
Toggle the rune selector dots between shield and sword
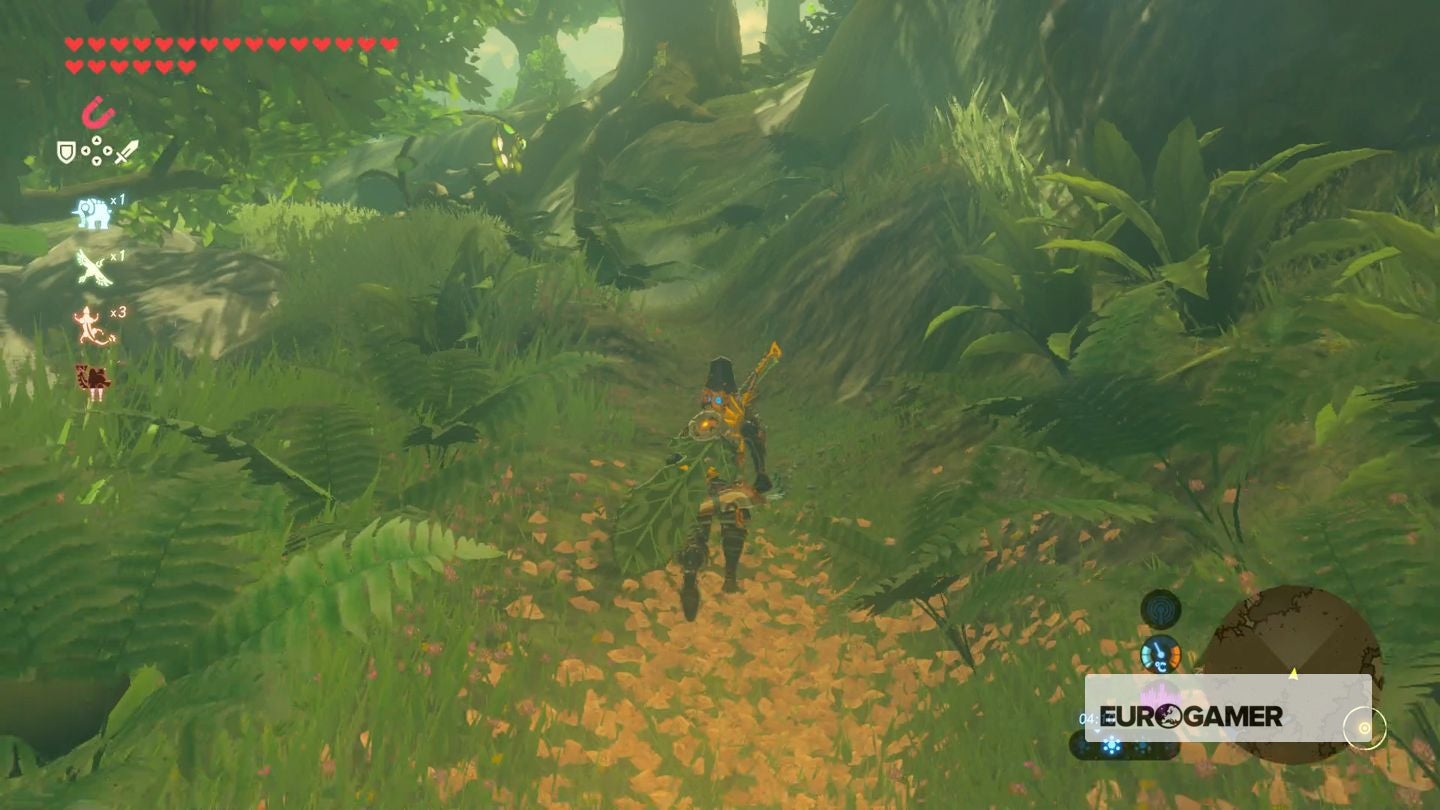tap(97, 152)
